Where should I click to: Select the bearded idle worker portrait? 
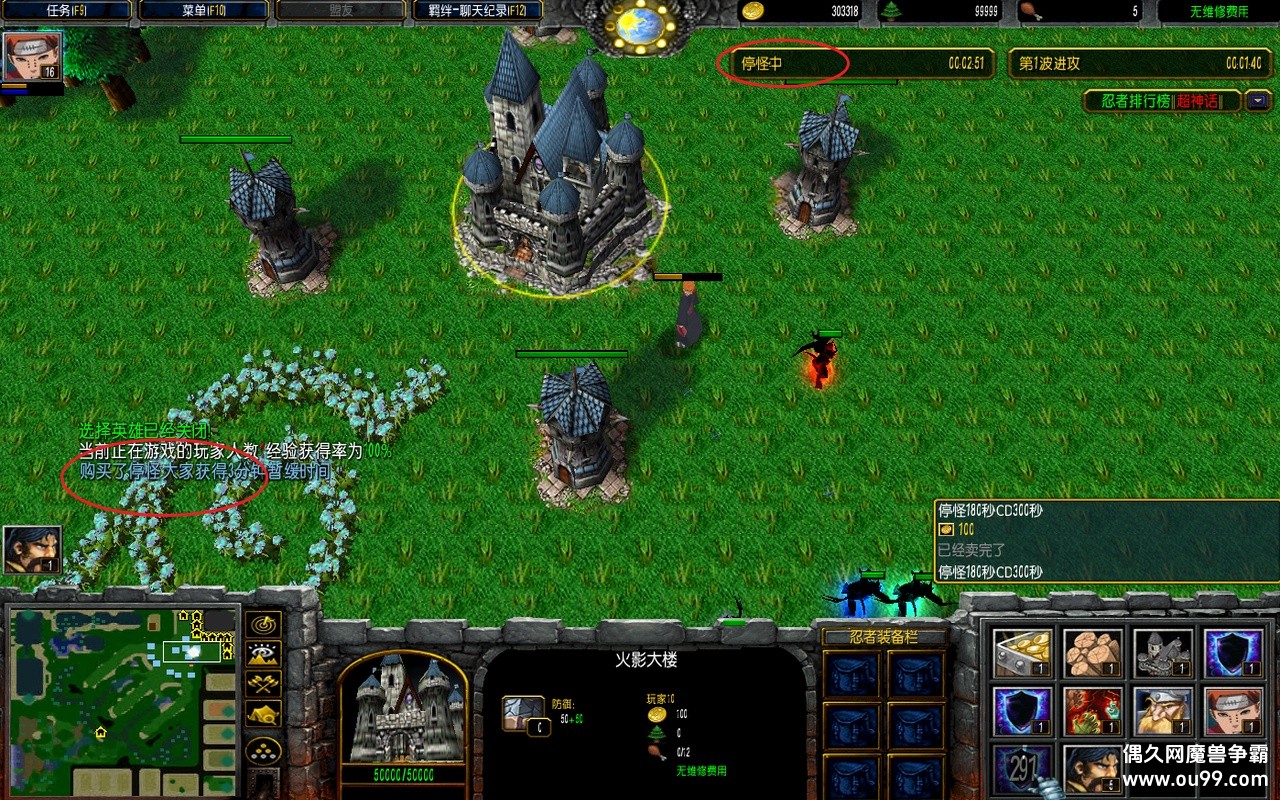point(32,550)
